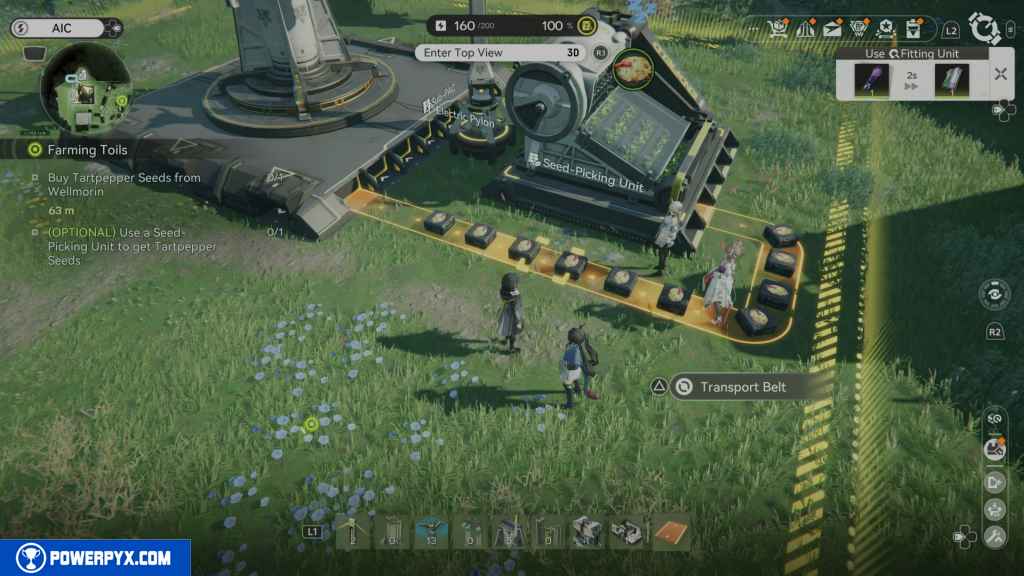The height and width of the screenshot is (576, 1024).
Task: Select the orange tile hotbar slot
Action: click(x=670, y=532)
